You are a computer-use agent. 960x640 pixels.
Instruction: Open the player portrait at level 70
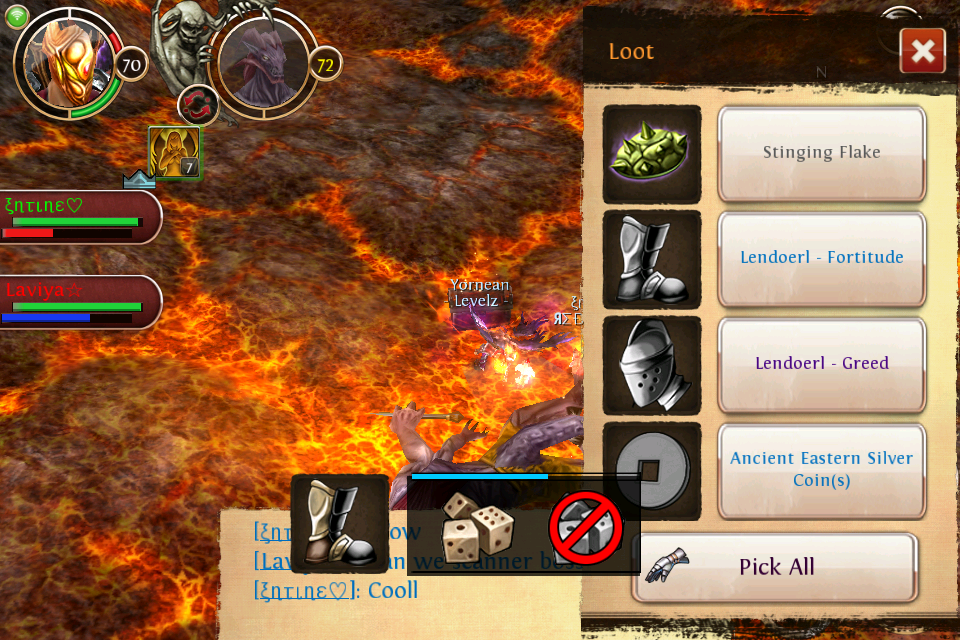coord(68,65)
